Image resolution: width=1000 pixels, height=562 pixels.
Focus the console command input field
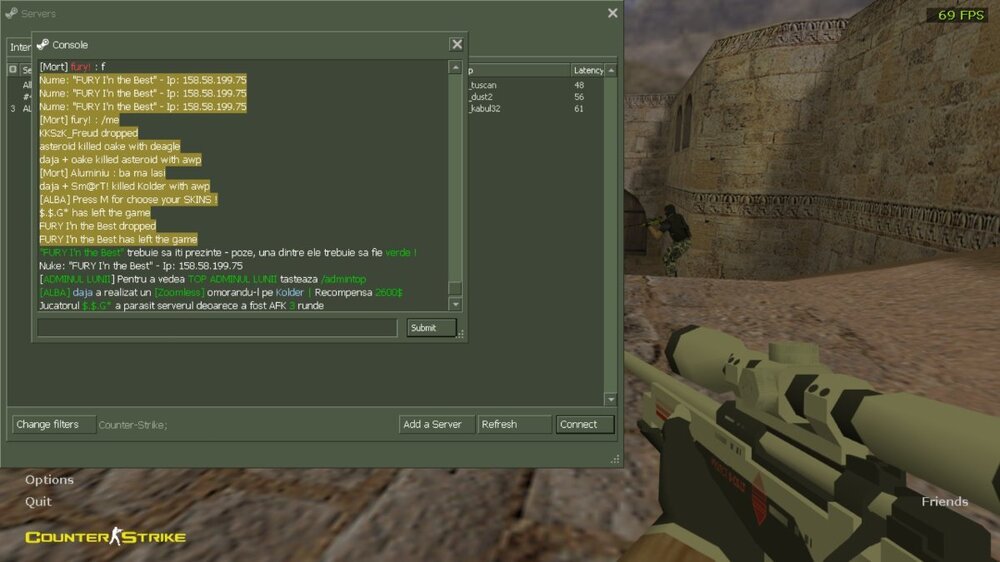click(x=217, y=328)
